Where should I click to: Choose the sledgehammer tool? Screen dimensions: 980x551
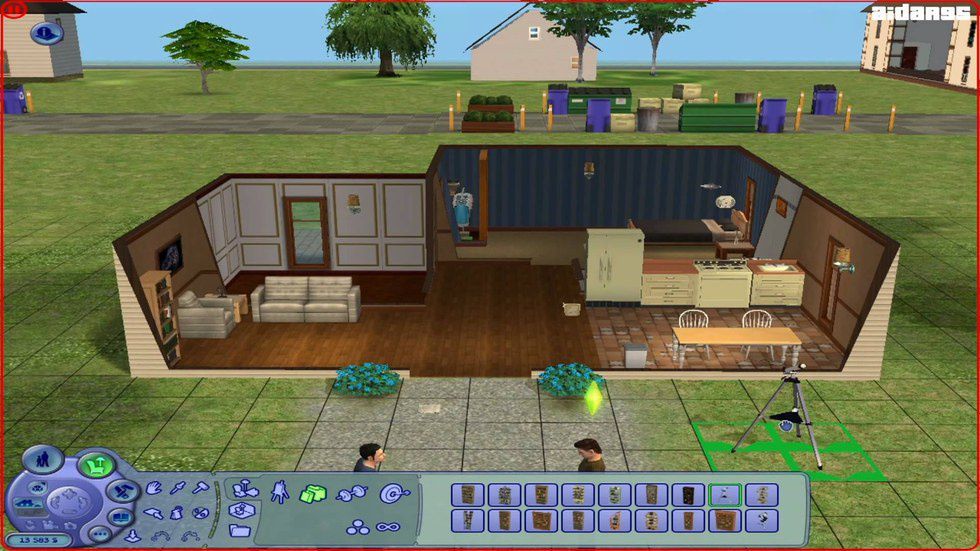point(199,489)
